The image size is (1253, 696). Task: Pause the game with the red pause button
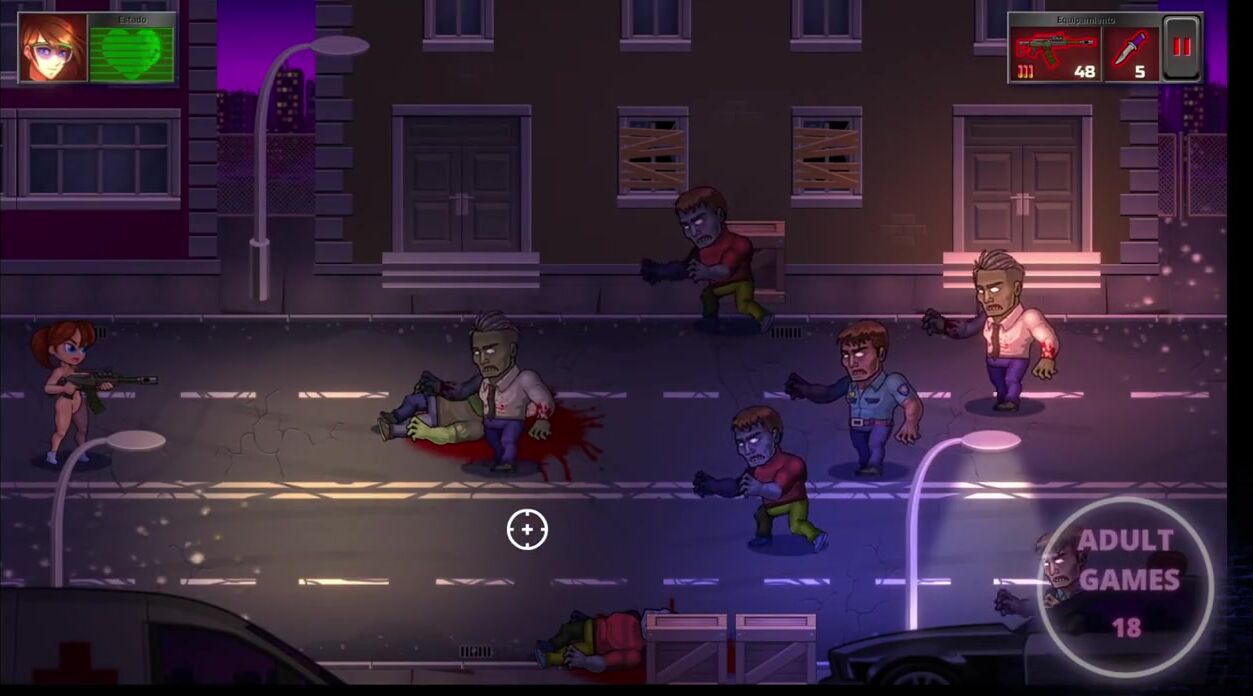click(x=1182, y=48)
